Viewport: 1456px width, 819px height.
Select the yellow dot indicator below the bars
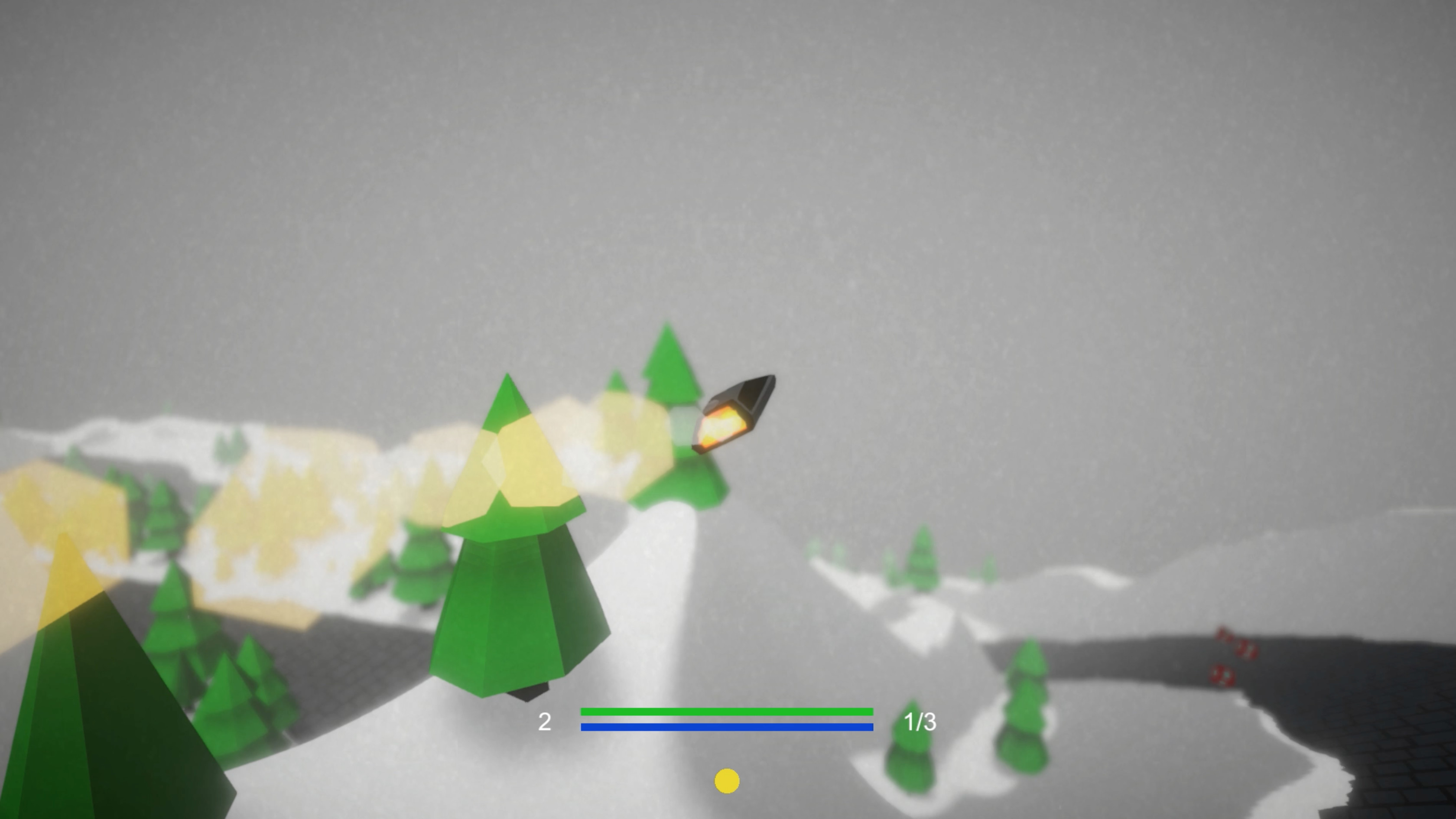pyautogui.click(x=728, y=780)
